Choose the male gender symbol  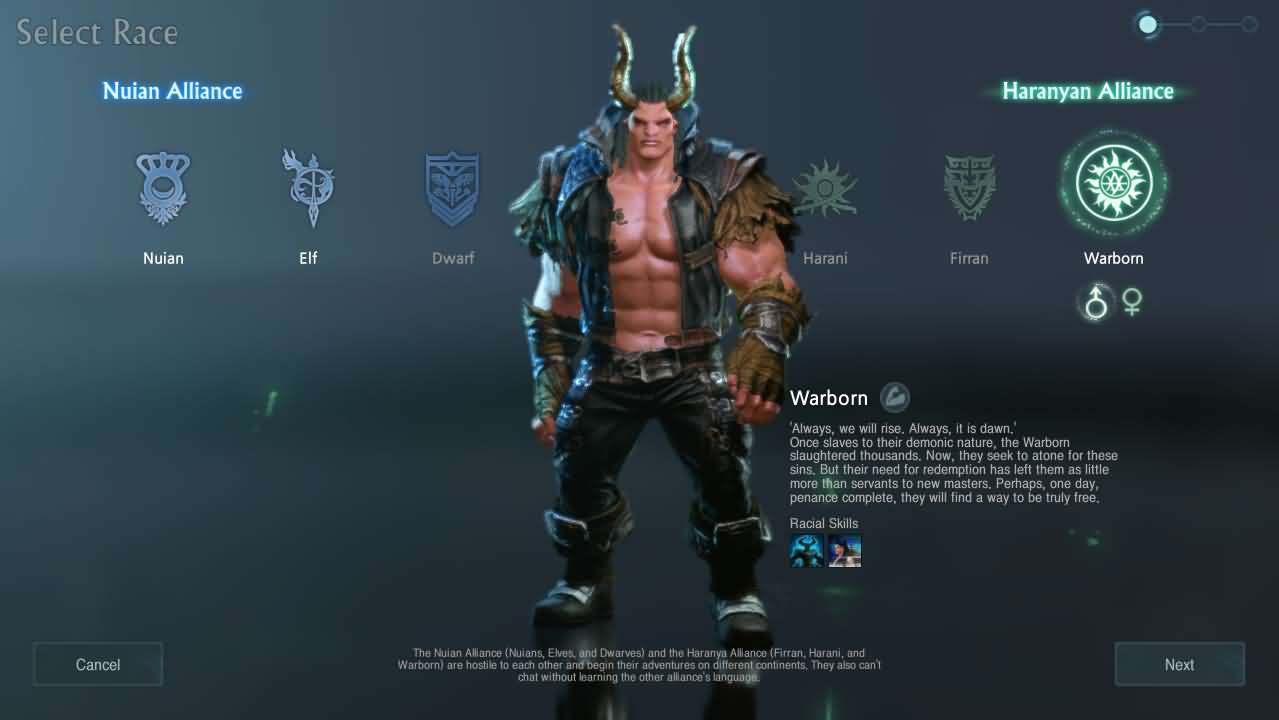point(1097,302)
